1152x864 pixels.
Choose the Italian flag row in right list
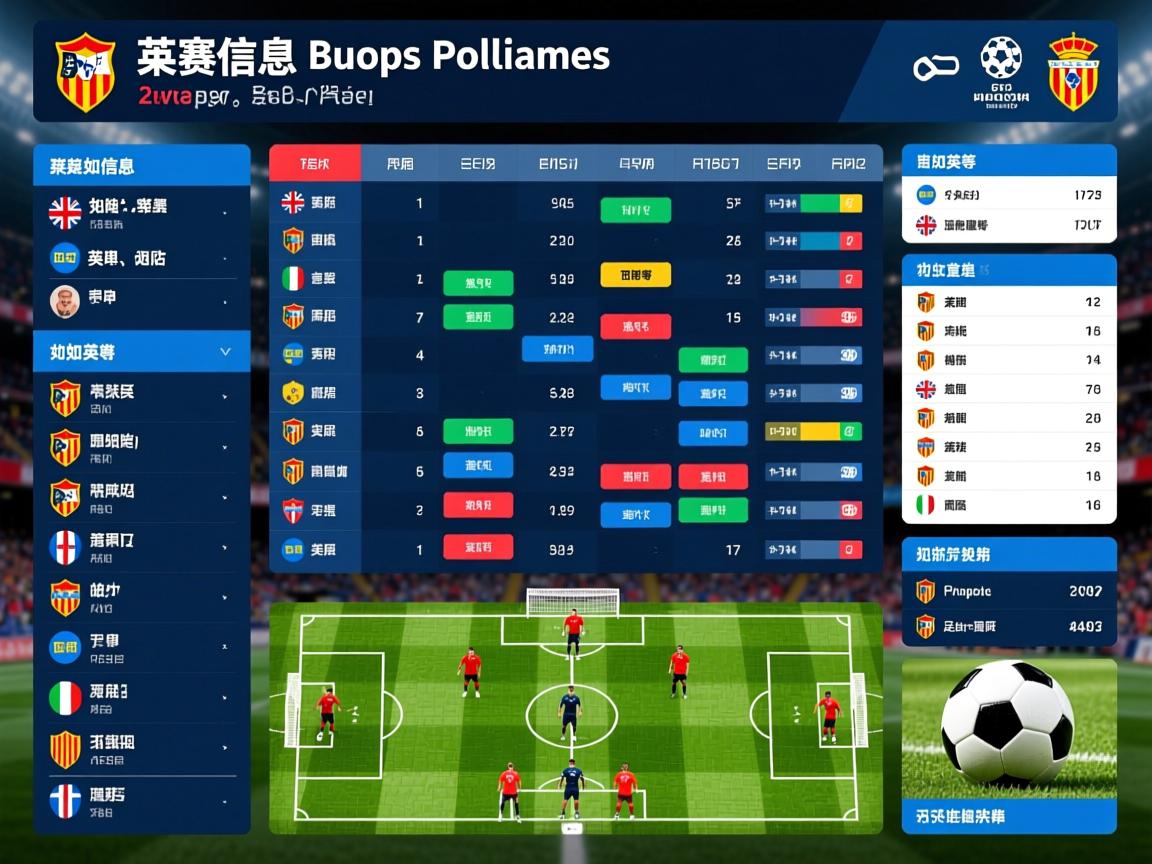click(x=1009, y=505)
